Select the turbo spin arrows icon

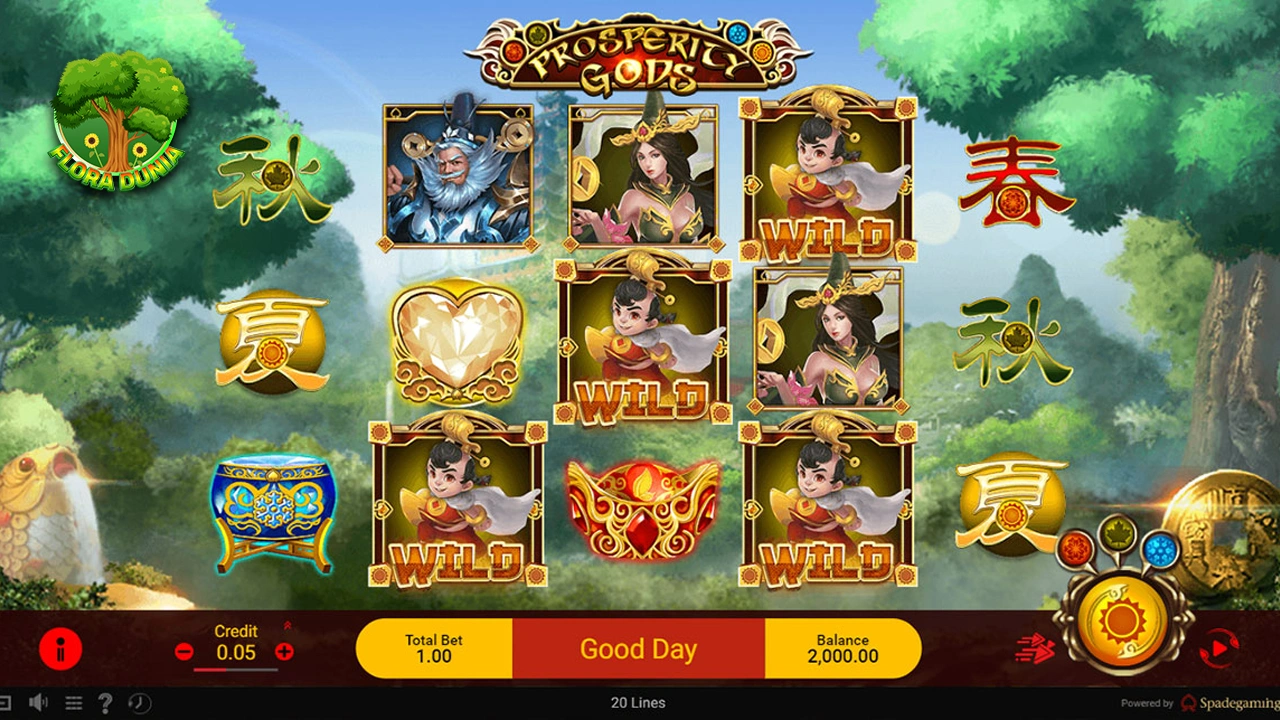tap(1035, 647)
